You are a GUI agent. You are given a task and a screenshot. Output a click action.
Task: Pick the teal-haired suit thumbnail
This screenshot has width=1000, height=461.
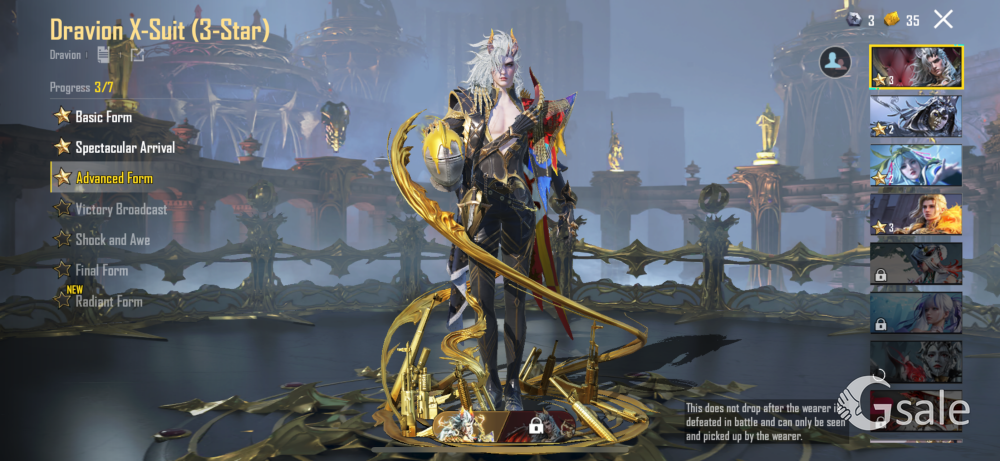tap(916, 165)
